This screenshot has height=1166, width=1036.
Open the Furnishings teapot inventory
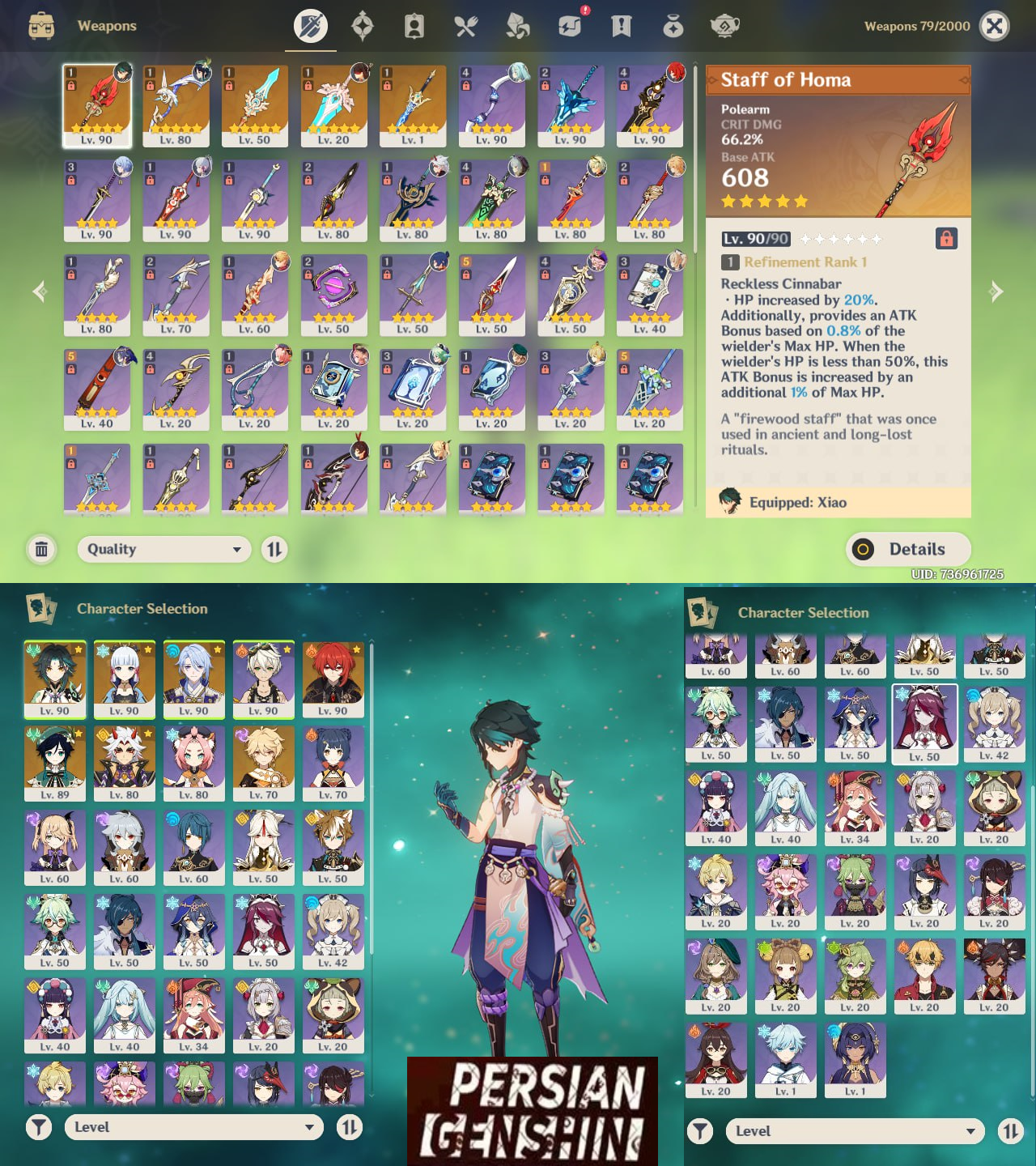click(x=724, y=25)
